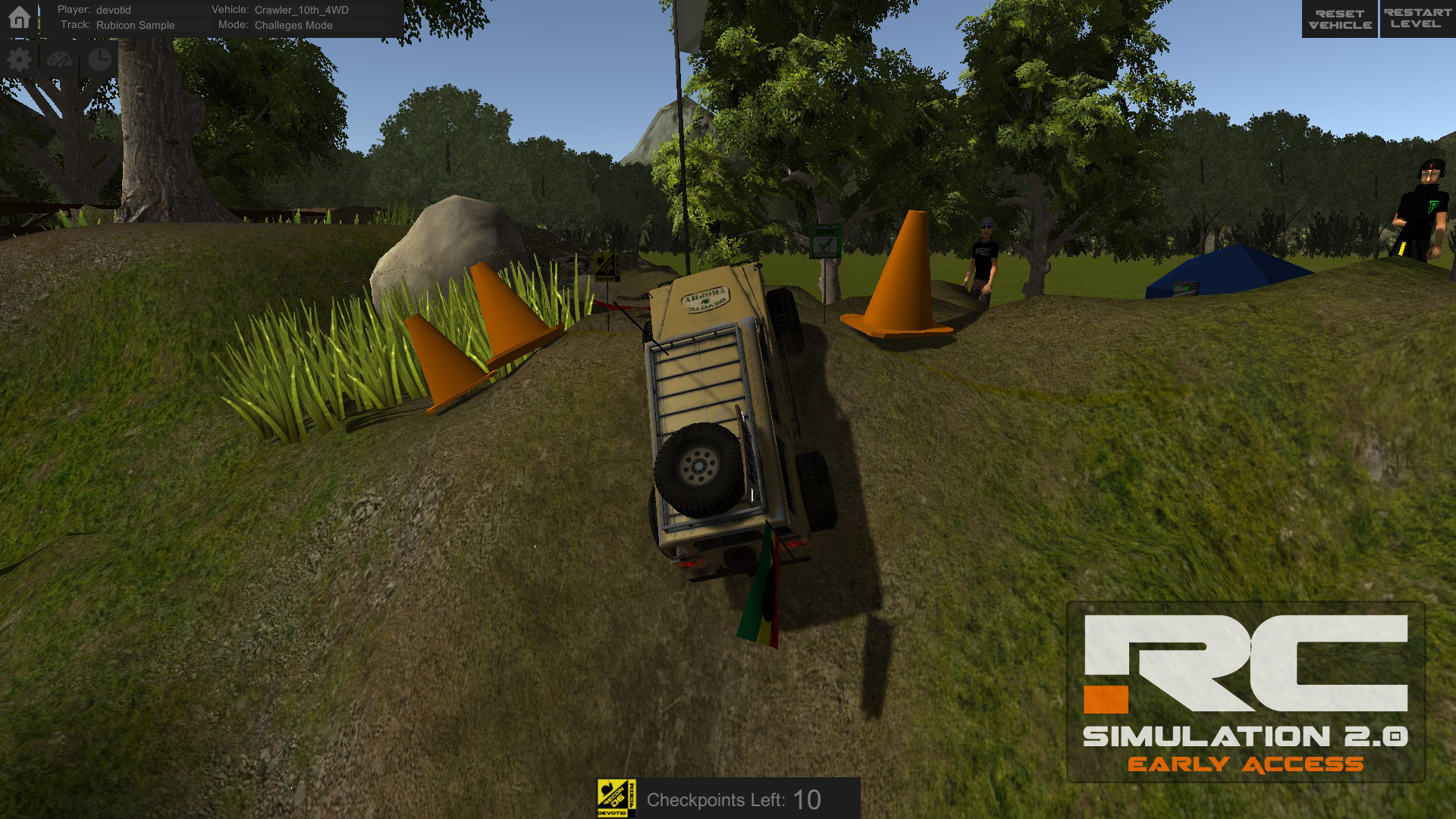Click the devotid player name field
1456x819 pixels.
[x=112, y=10]
